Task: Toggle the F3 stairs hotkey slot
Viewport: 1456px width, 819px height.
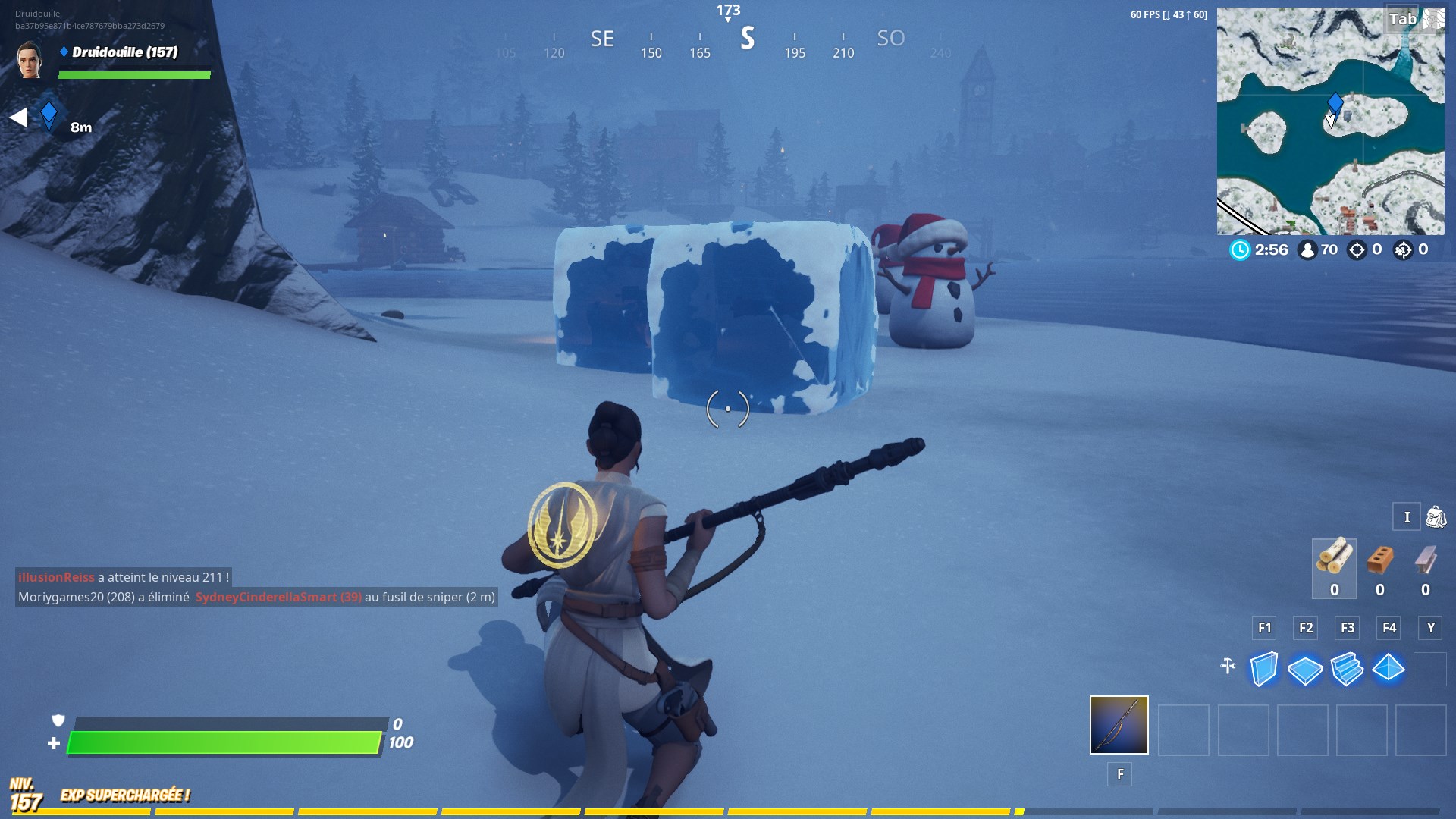Action: (x=1348, y=628)
